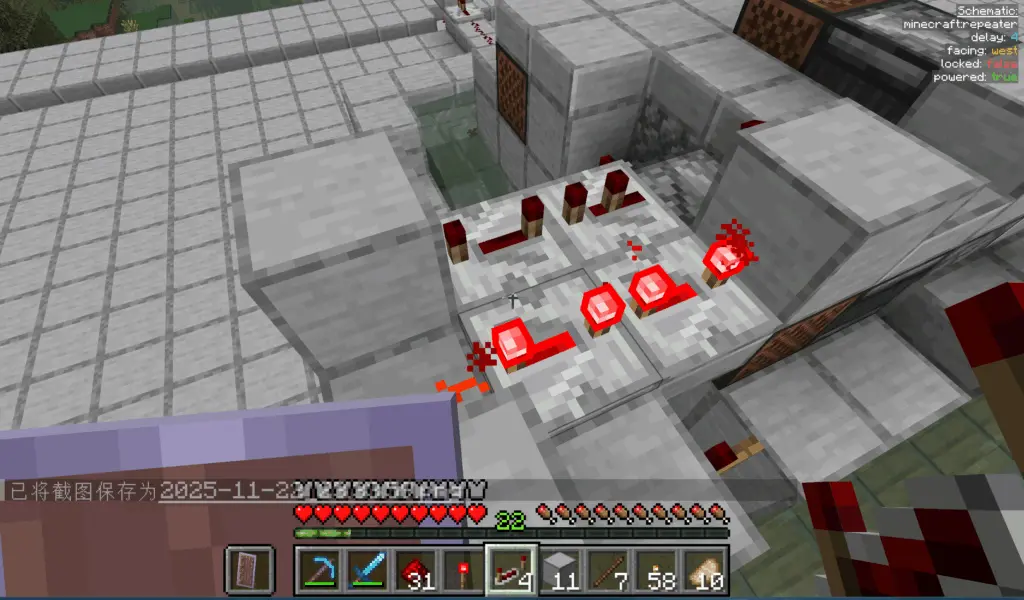Select the diamond pickaxe hotbar slot
The image size is (1024, 600).
pyautogui.click(x=319, y=570)
